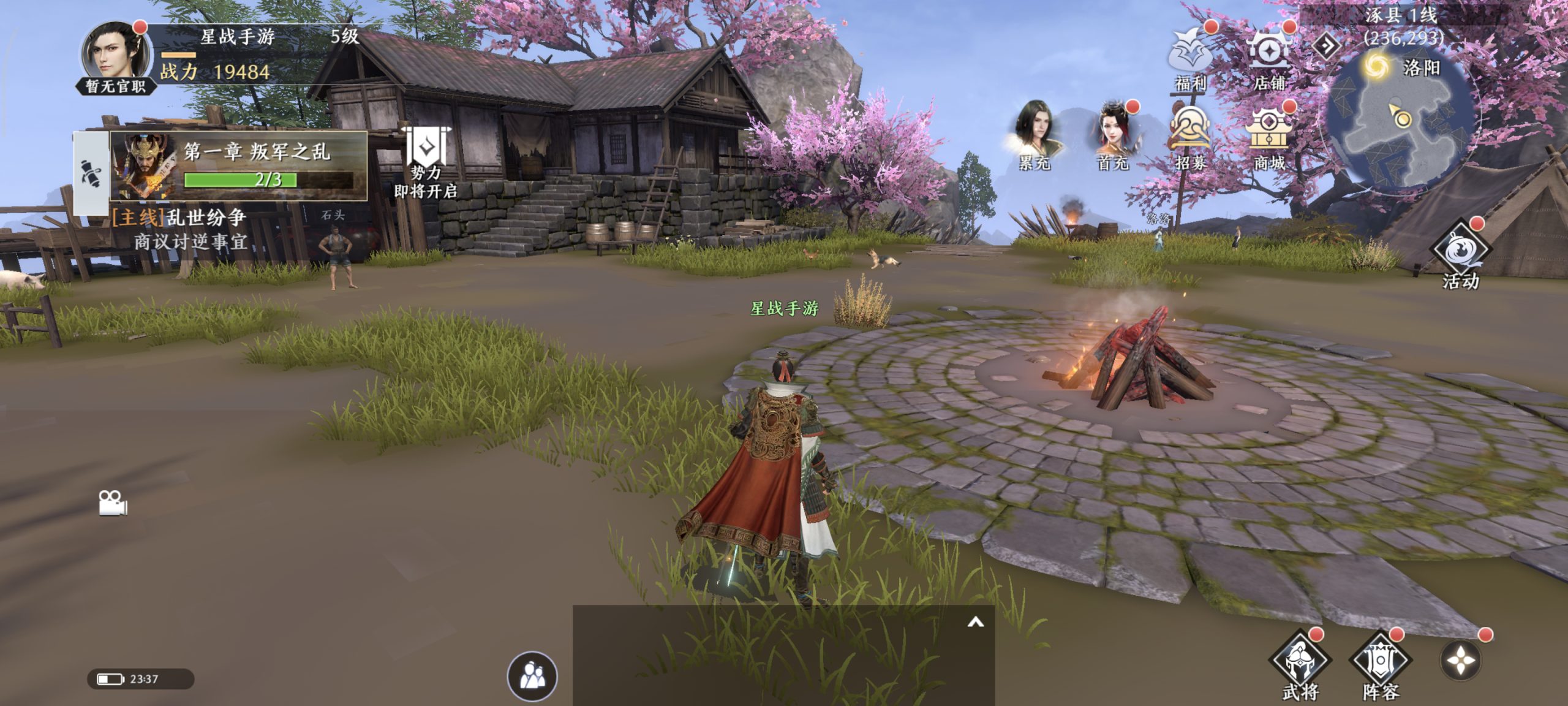Image resolution: width=1568 pixels, height=706 pixels.
Task: Toggle the camera view icon
Action: [113, 504]
